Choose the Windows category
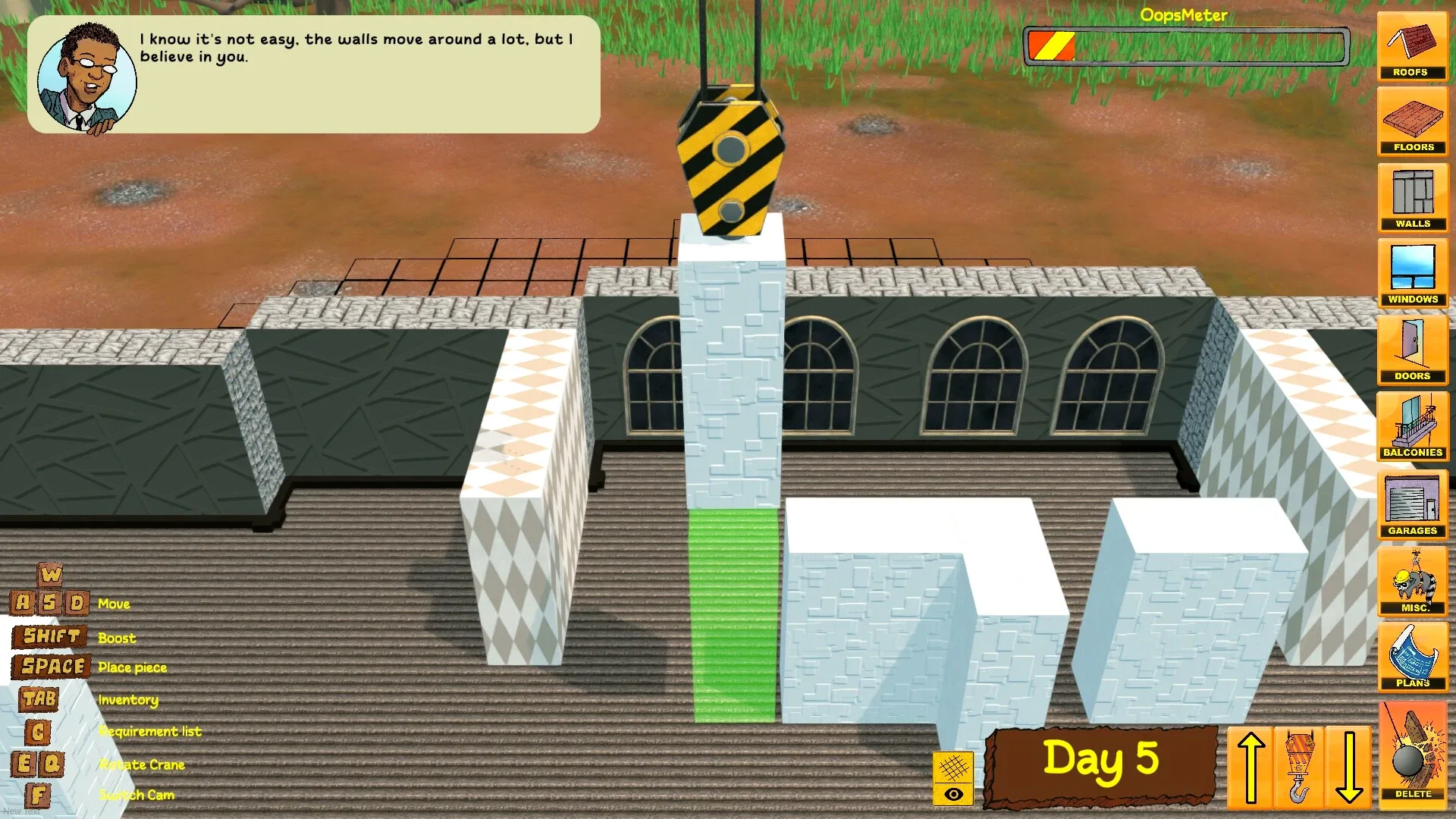This screenshot has height=819, width=1456. 1412,273
